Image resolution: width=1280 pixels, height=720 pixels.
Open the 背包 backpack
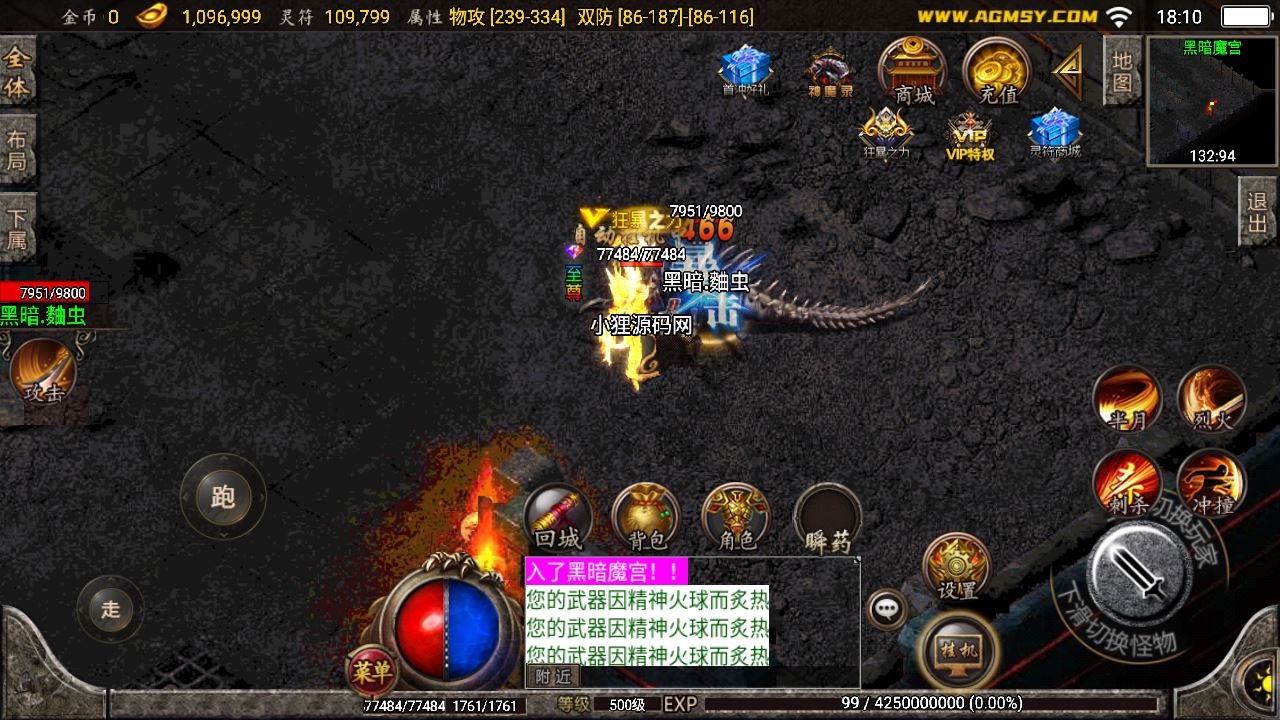point(646,518)
